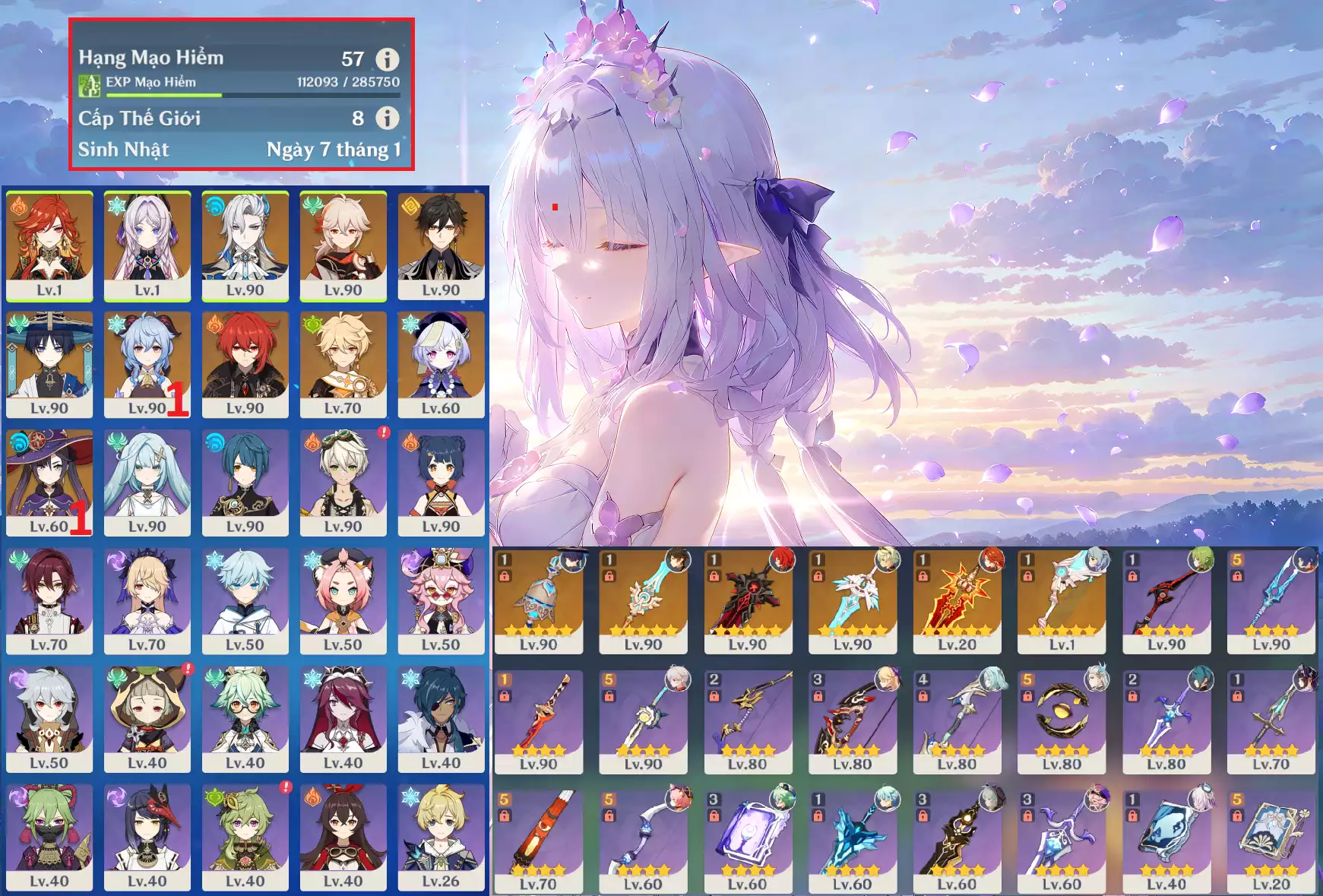This screenshot has width=1323, height=896.
Task: Select the Xingqiu character portrait
Action: click(245, 483)
